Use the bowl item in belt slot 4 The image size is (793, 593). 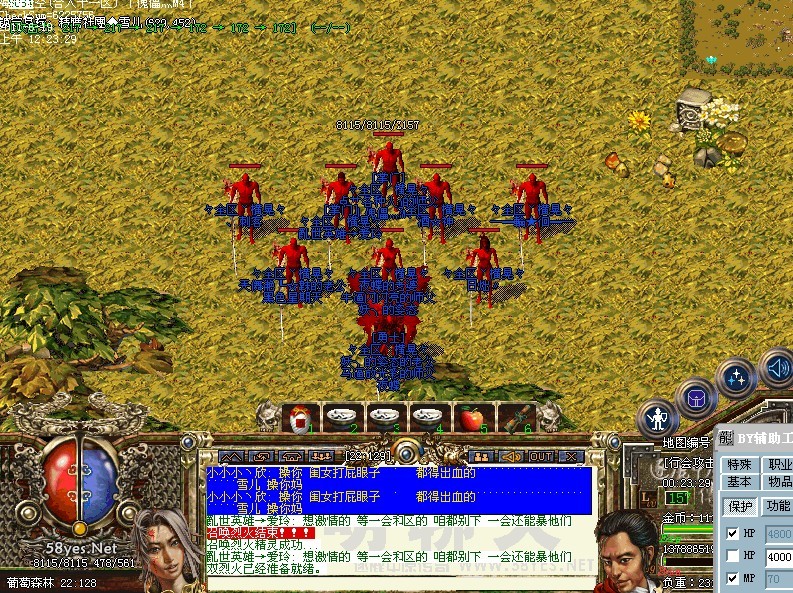point(427,418)
